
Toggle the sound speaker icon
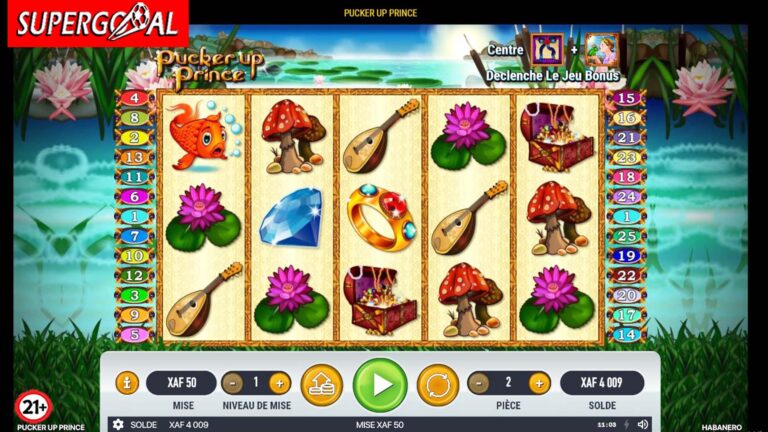coord(642,425)
